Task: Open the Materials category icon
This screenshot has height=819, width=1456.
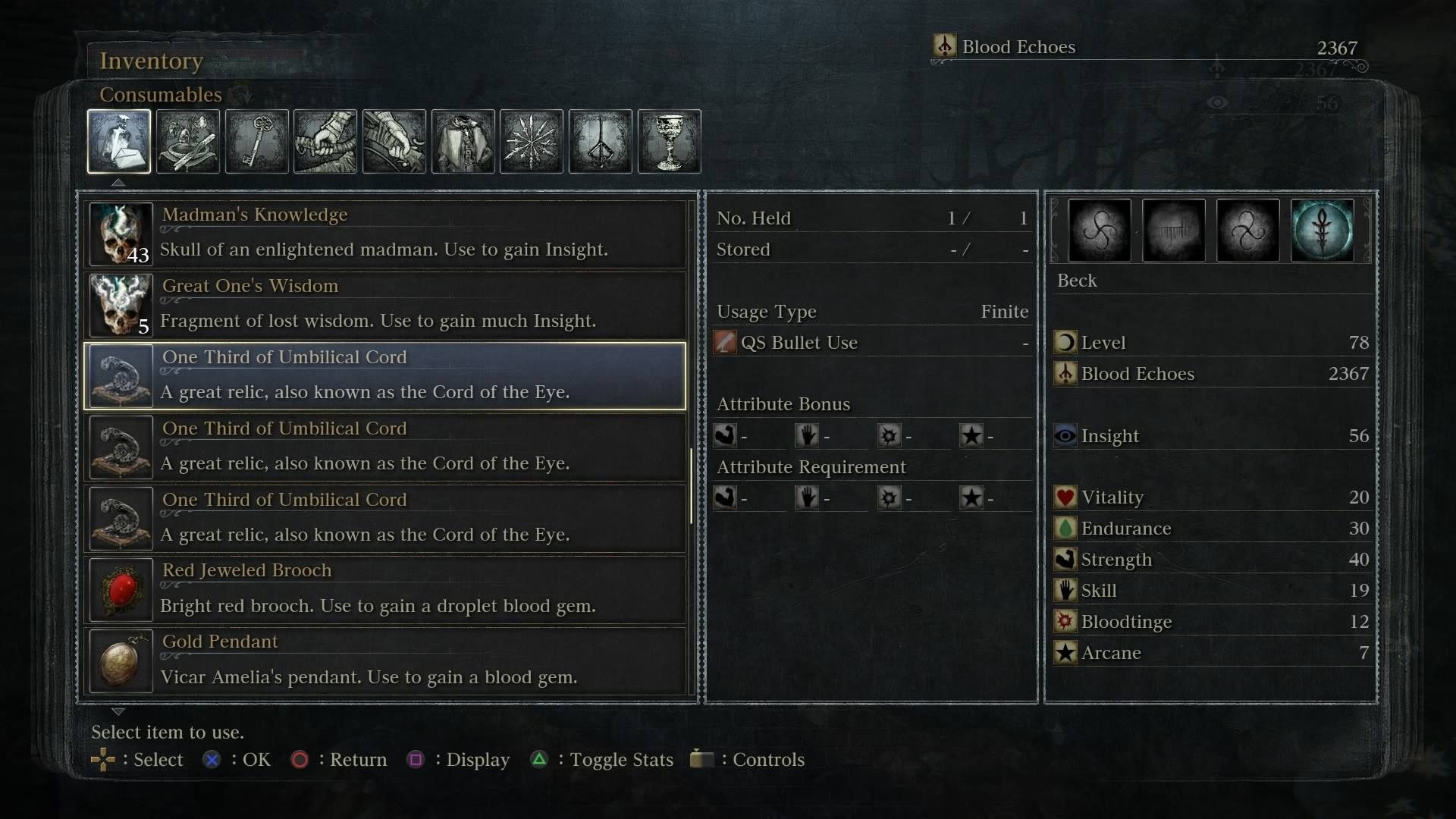Action: pos(187,142)
